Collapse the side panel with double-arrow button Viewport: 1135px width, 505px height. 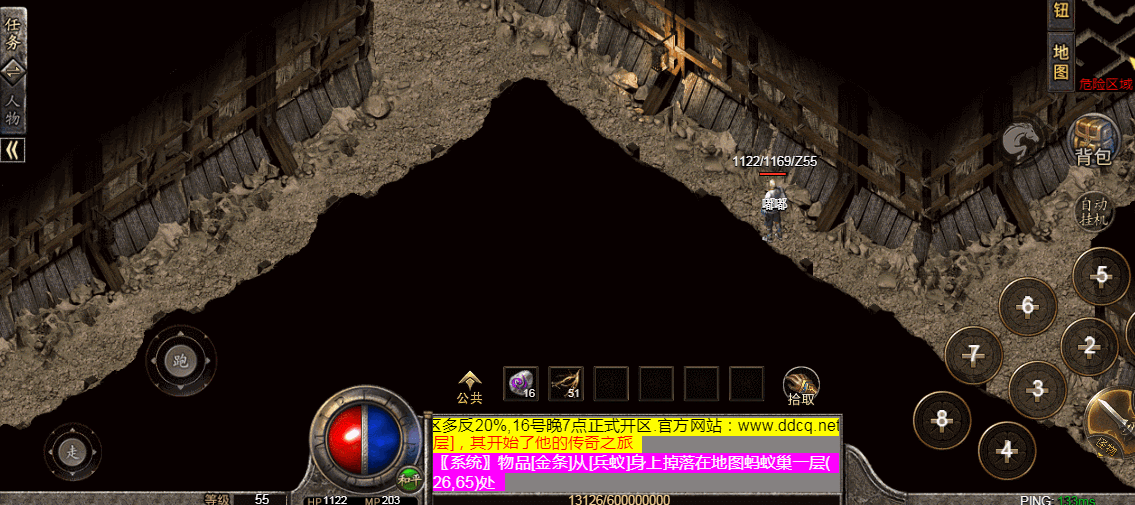13,150
